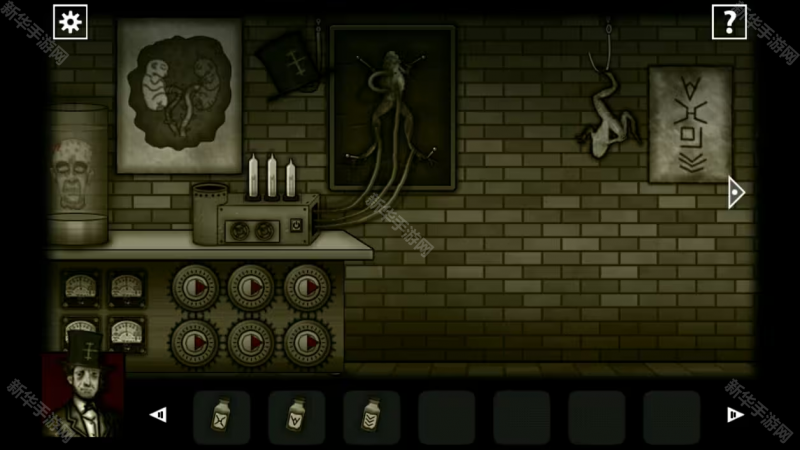Open the question mark hint button
This screenshot has height=450, width=800.
click(x=729, y=21)
